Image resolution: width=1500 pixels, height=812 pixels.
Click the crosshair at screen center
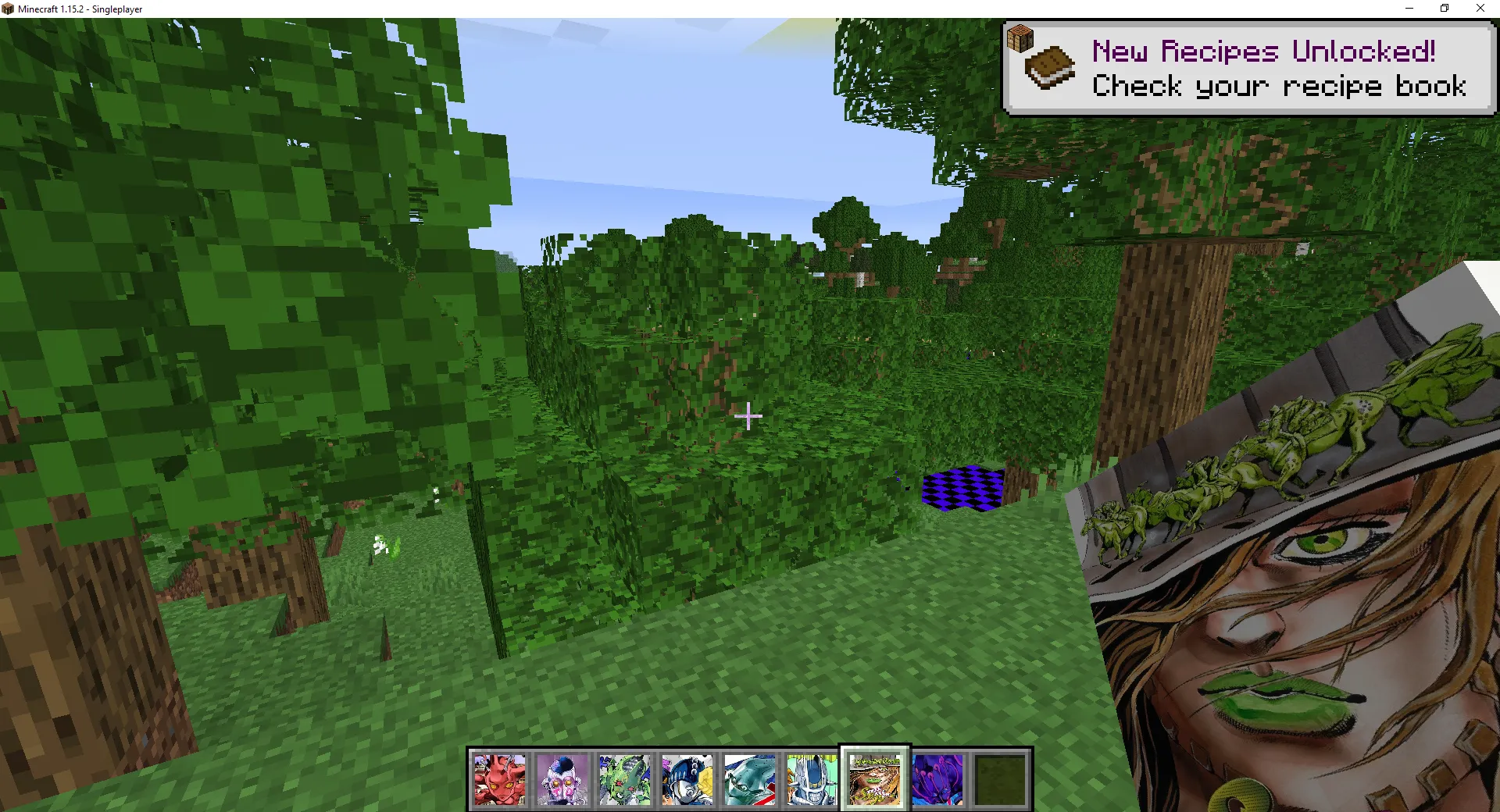[x=748, y=418]
